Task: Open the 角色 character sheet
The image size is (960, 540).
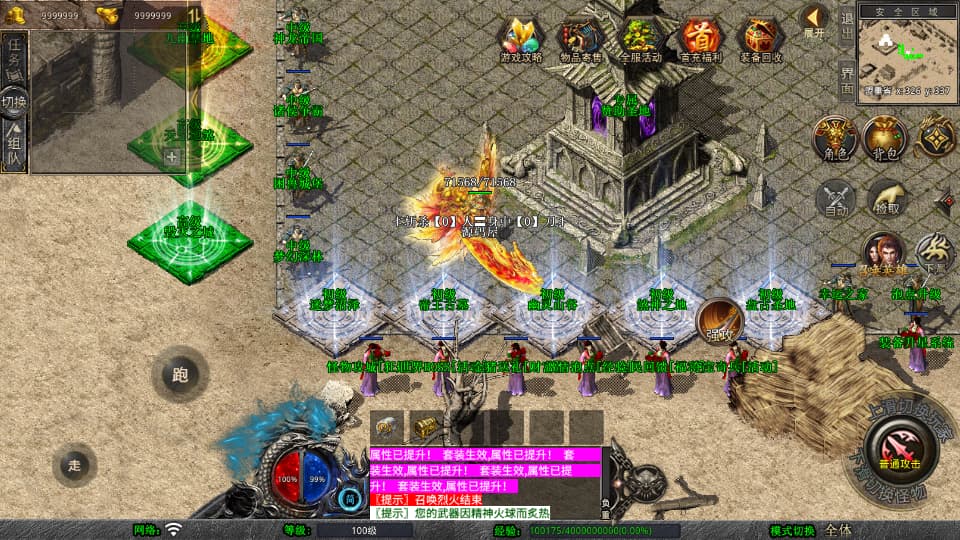Action: 836,138
